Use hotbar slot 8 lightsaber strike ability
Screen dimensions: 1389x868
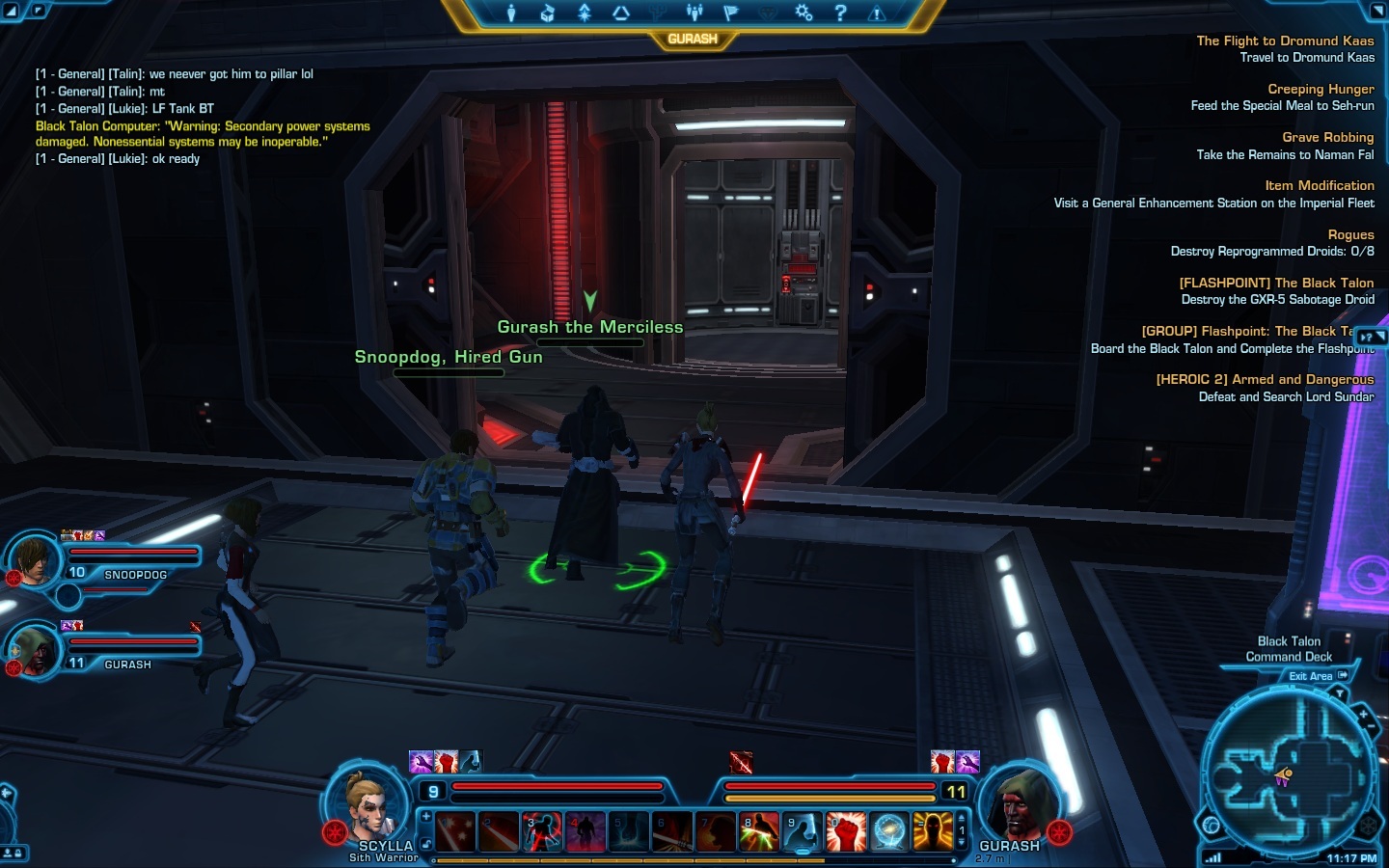pos(759,831)
